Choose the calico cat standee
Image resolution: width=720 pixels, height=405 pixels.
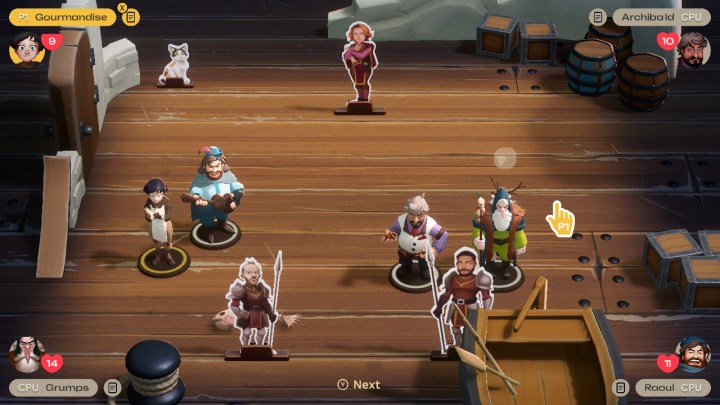[x=176, y=64]
